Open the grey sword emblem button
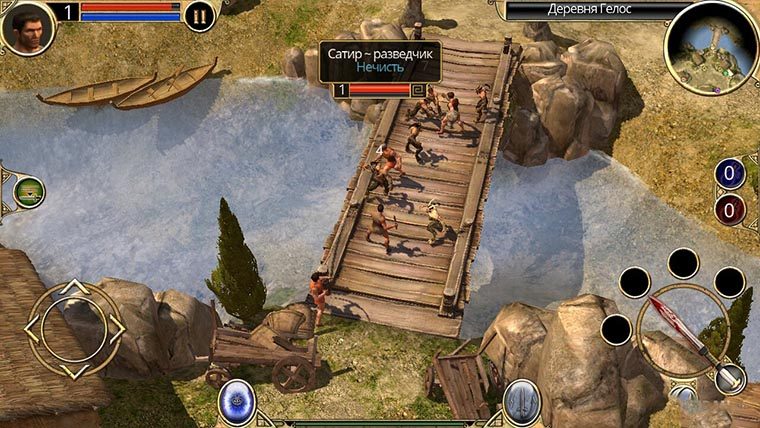 [x=522, y=402]
